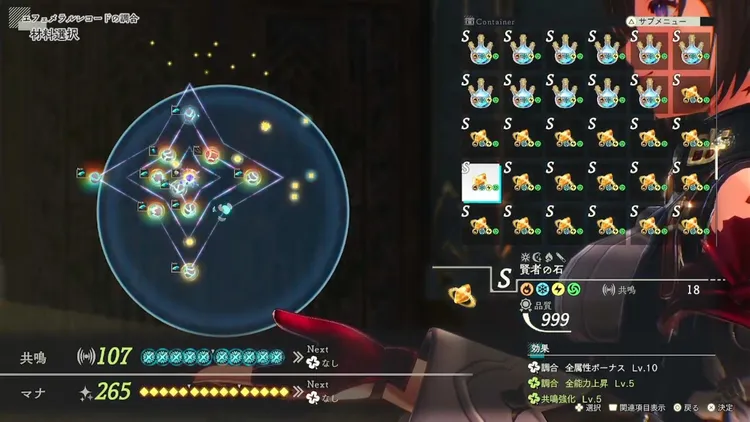Viewport: 750px width, 422px height.
Task: Select the node at the star's bottom tip
Action: point(189,271)
